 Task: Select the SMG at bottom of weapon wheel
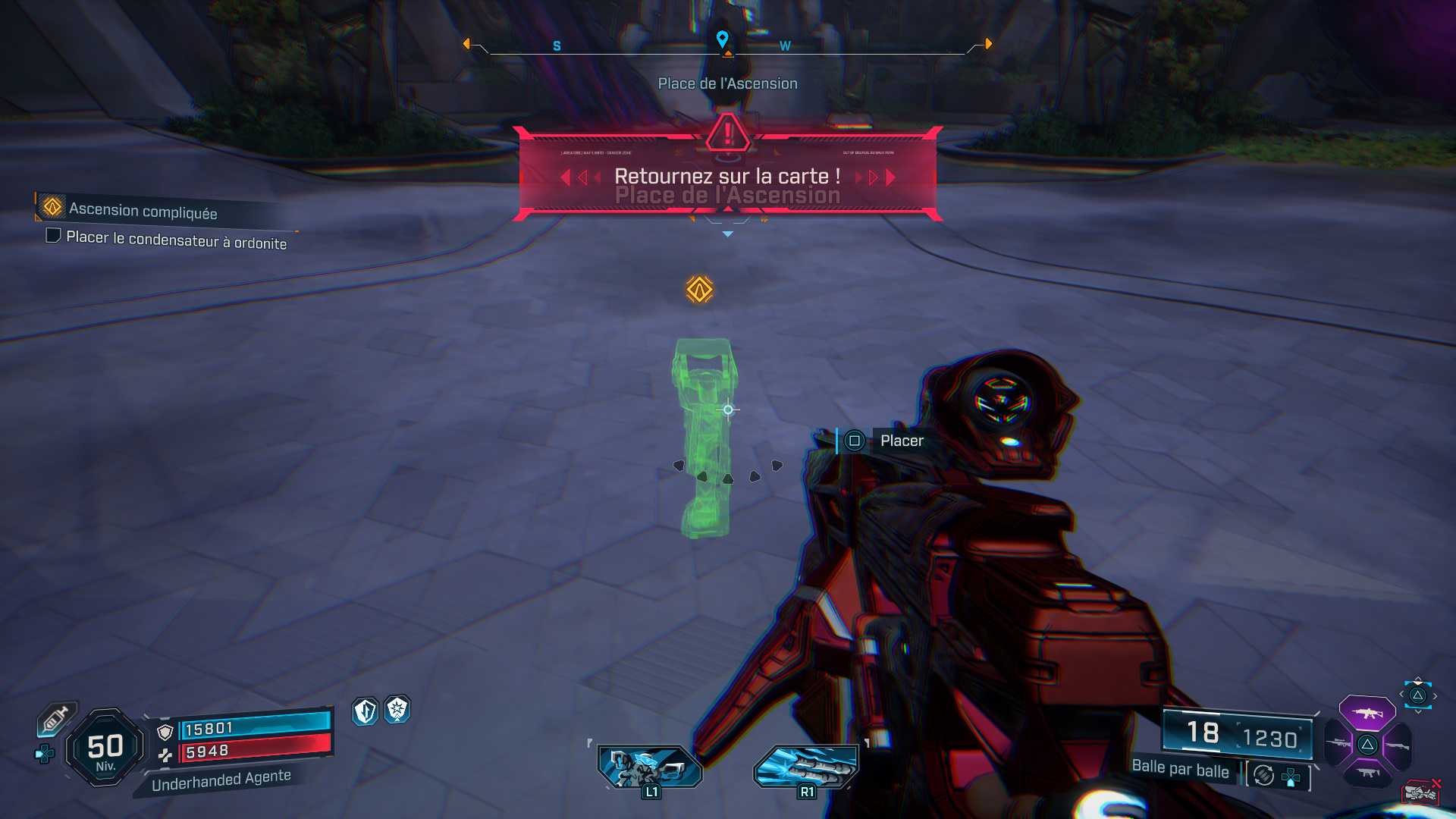point(1369,772)
